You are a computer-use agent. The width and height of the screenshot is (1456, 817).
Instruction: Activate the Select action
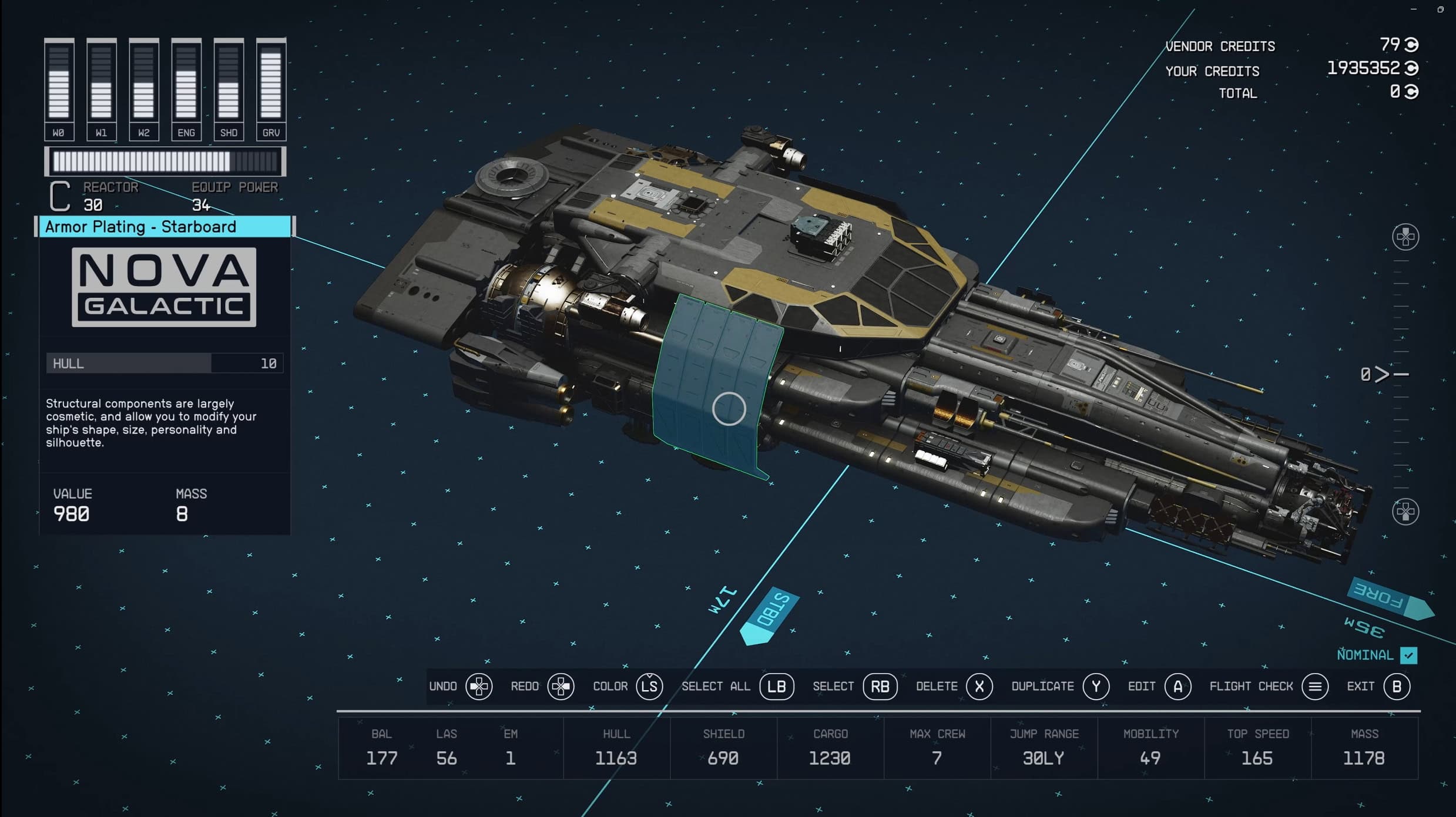880,686
